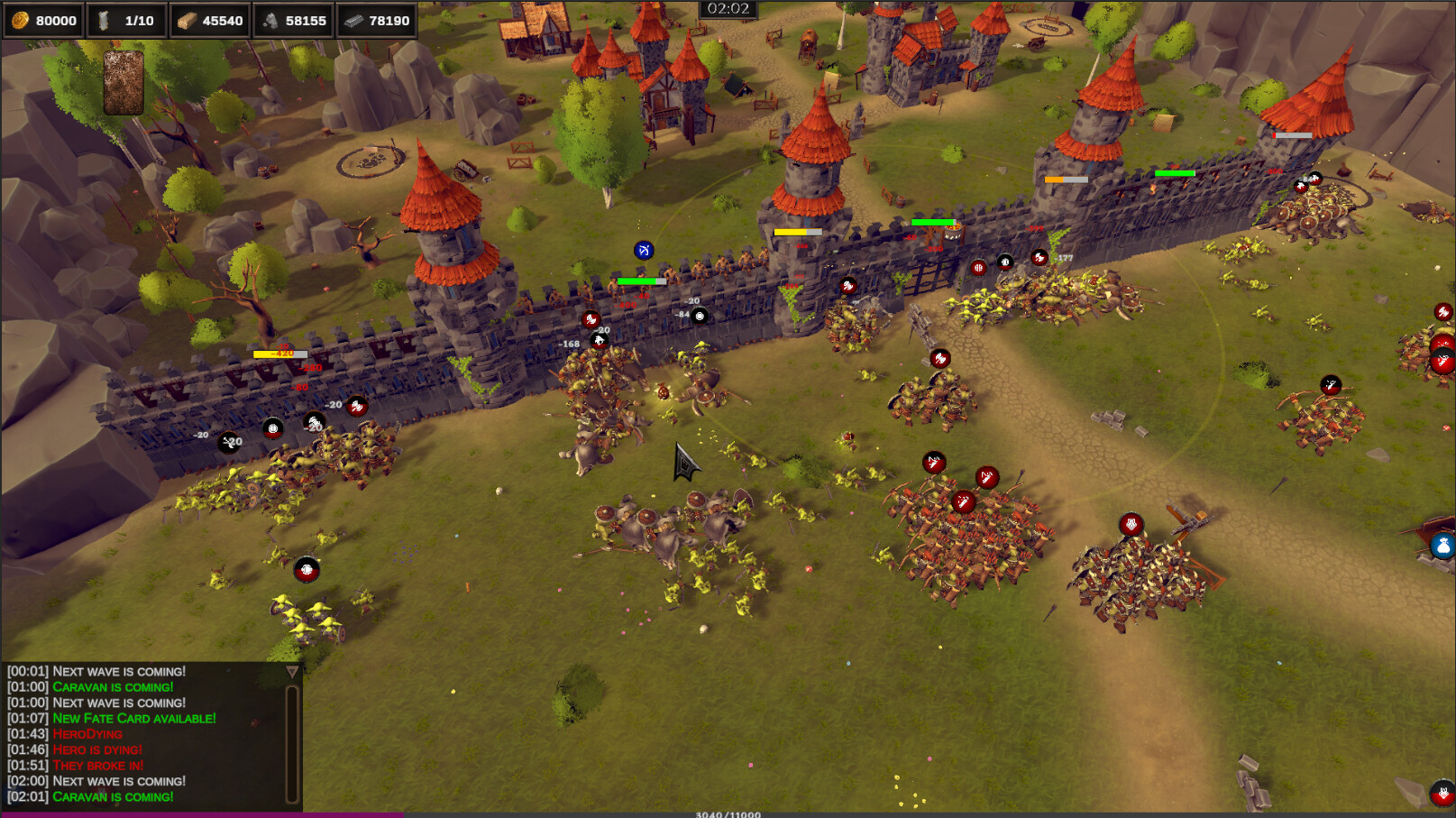Click the 'New Fate Card available!' log message
The image size is (1456, 818).
tap(133, 718)
